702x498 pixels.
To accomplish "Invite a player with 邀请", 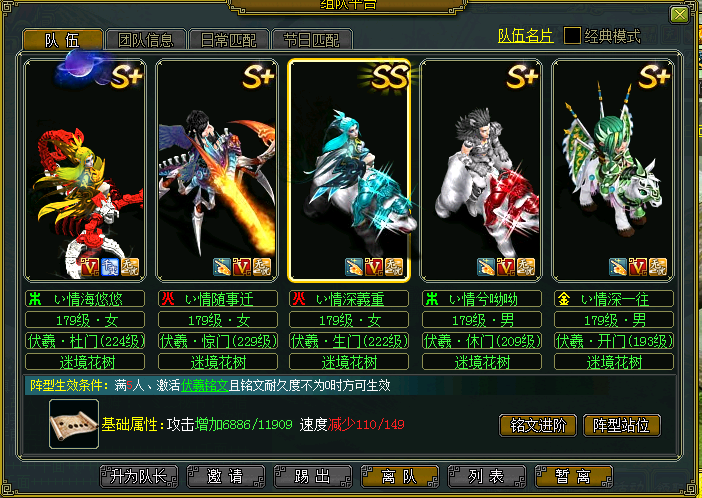I will (x=226, y=476).
